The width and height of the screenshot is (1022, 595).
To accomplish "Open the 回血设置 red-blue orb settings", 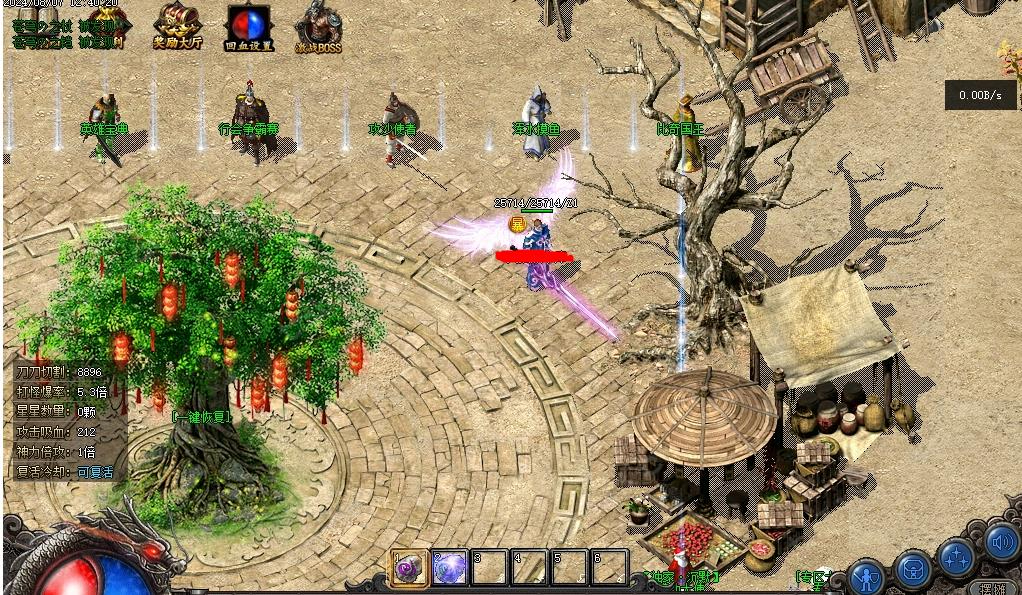I will (248, 27).
